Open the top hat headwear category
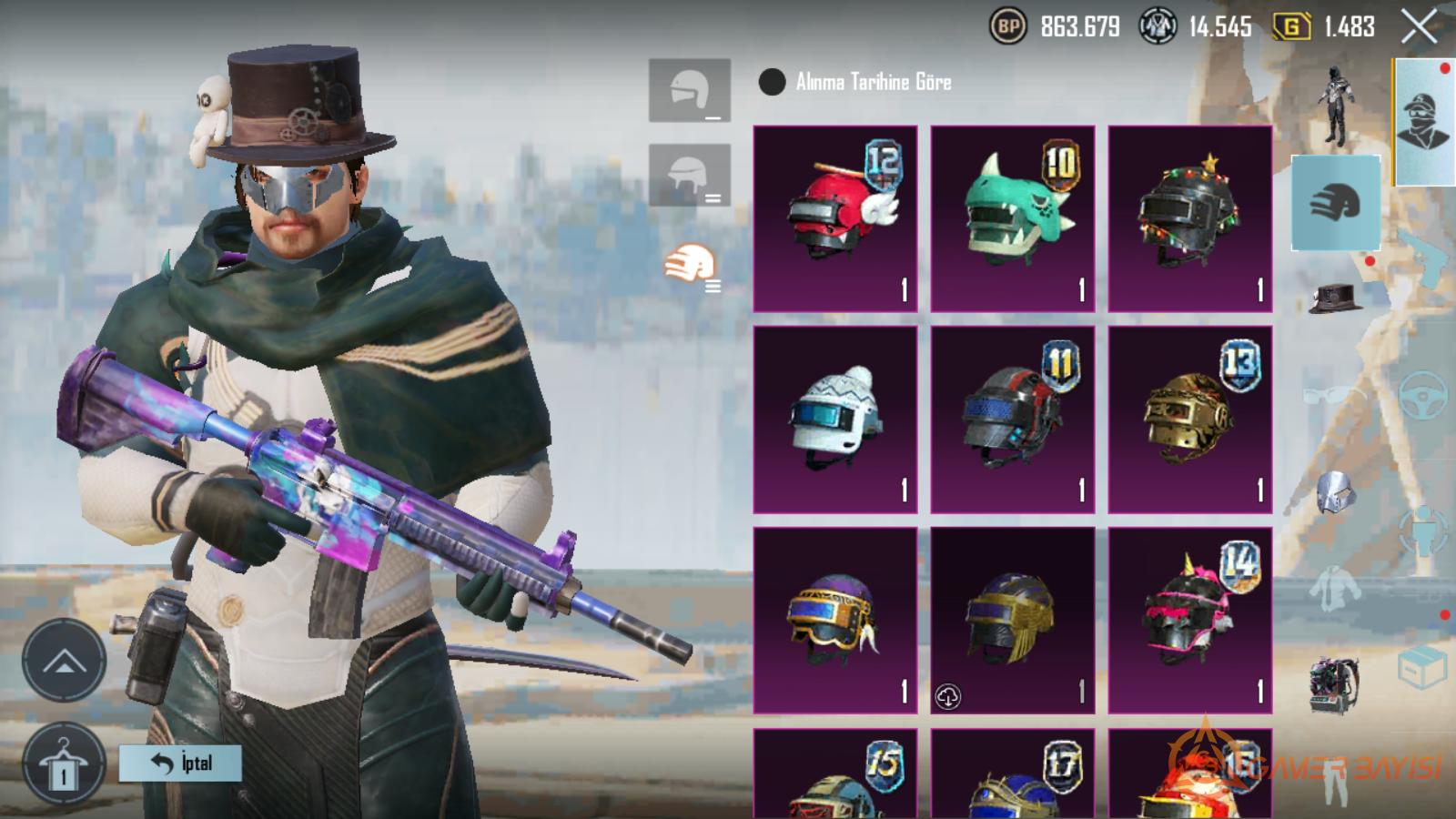The width and height of the screenshot is (1456, 819). (1335, 297)
